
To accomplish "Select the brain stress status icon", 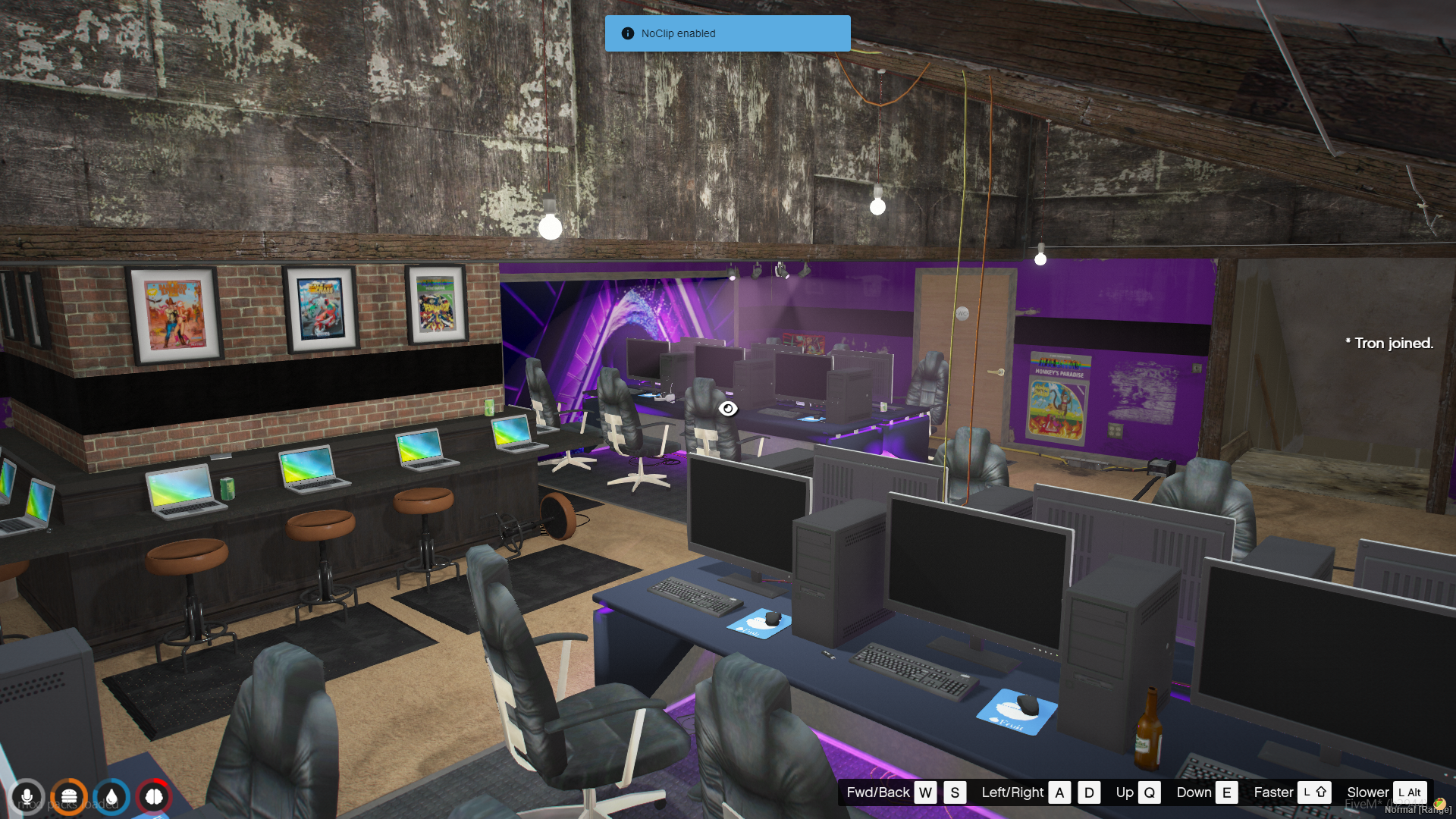I will coord(154,797).
